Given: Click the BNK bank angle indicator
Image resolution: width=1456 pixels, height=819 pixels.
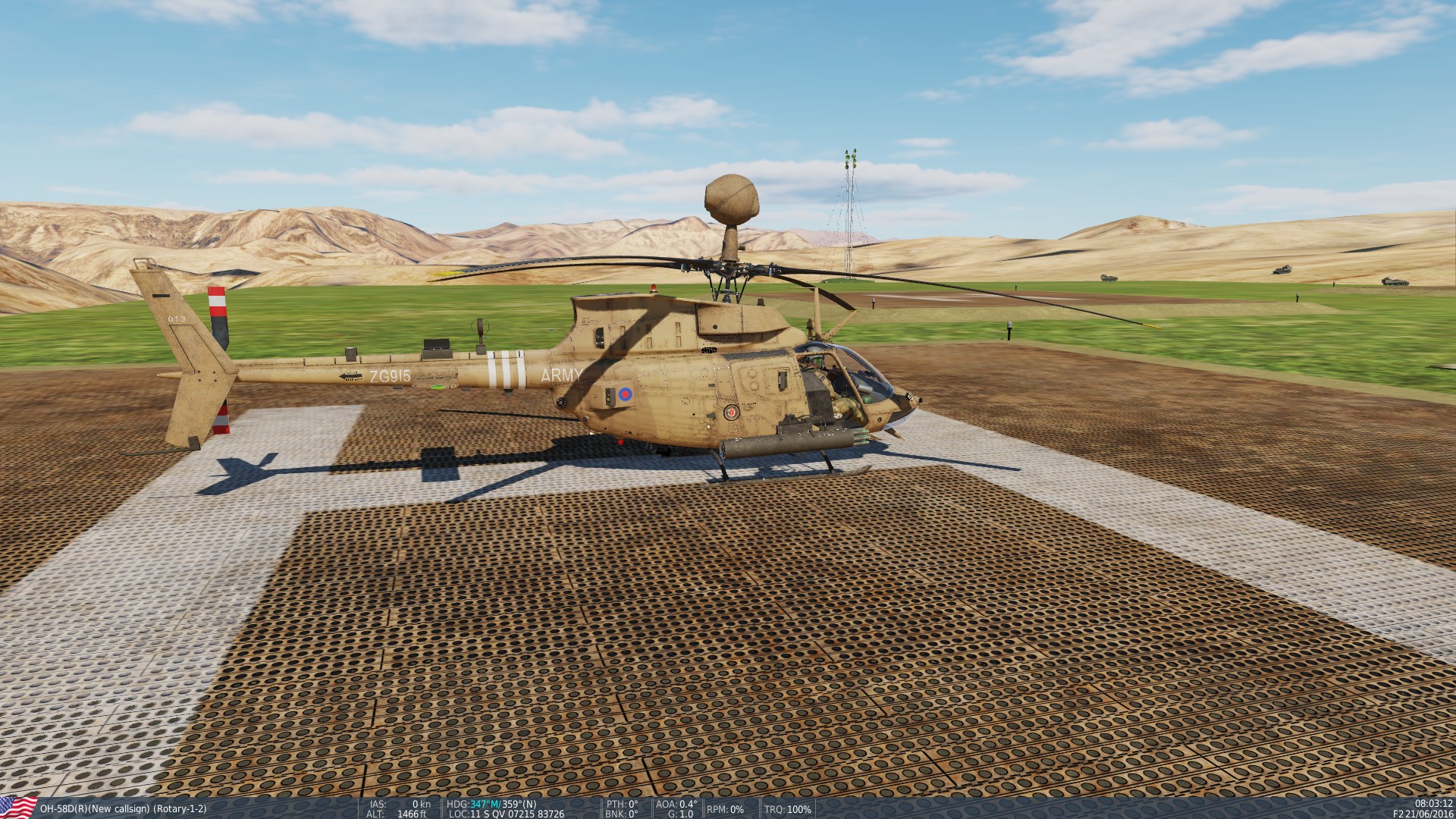Looking at the screenshot, I should pyautogui.click(x=622, y=812).
